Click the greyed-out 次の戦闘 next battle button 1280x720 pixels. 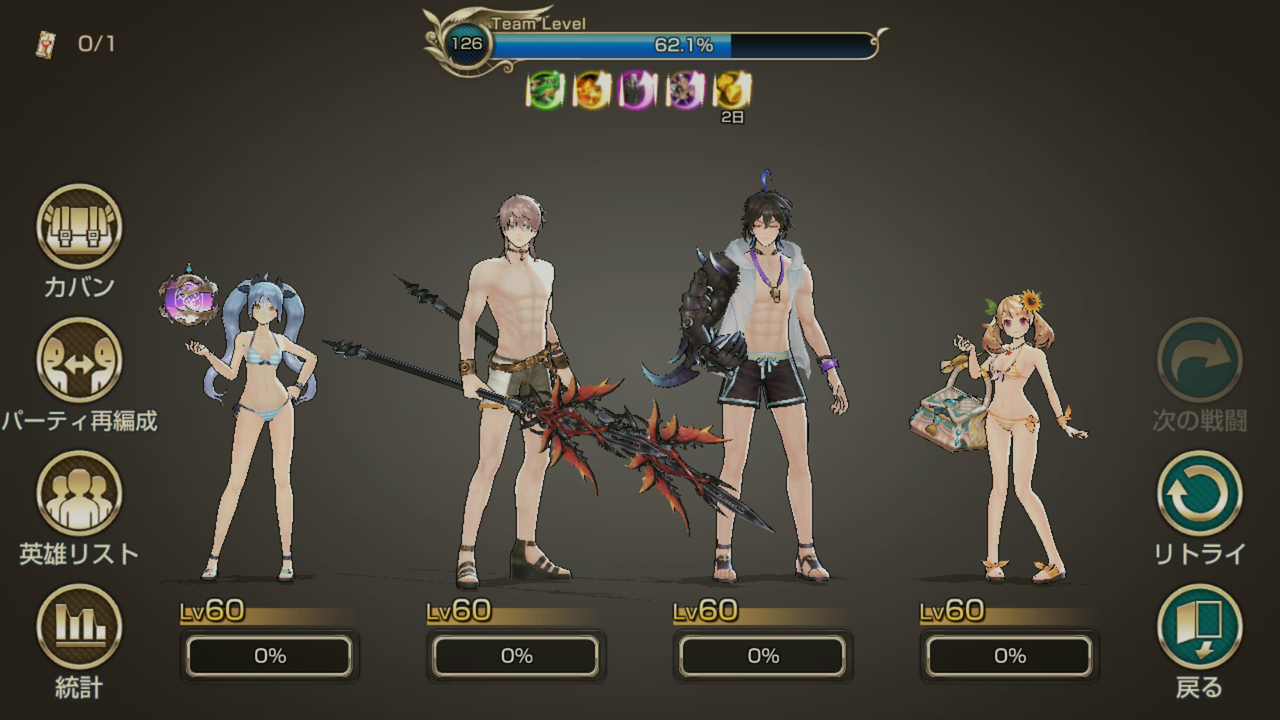coord(1199,360)
